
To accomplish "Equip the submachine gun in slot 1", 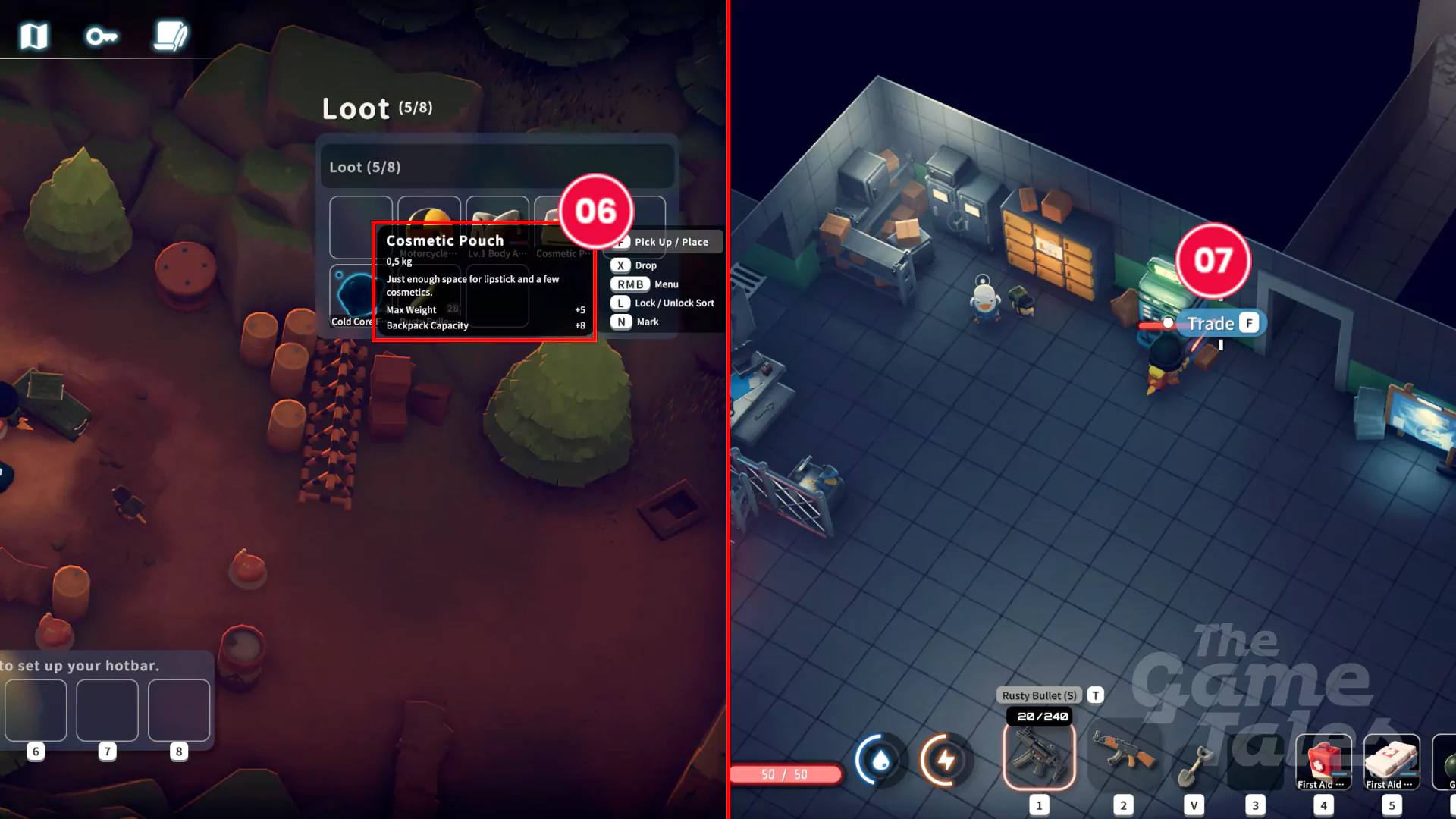I will (x=1039, y=757).
